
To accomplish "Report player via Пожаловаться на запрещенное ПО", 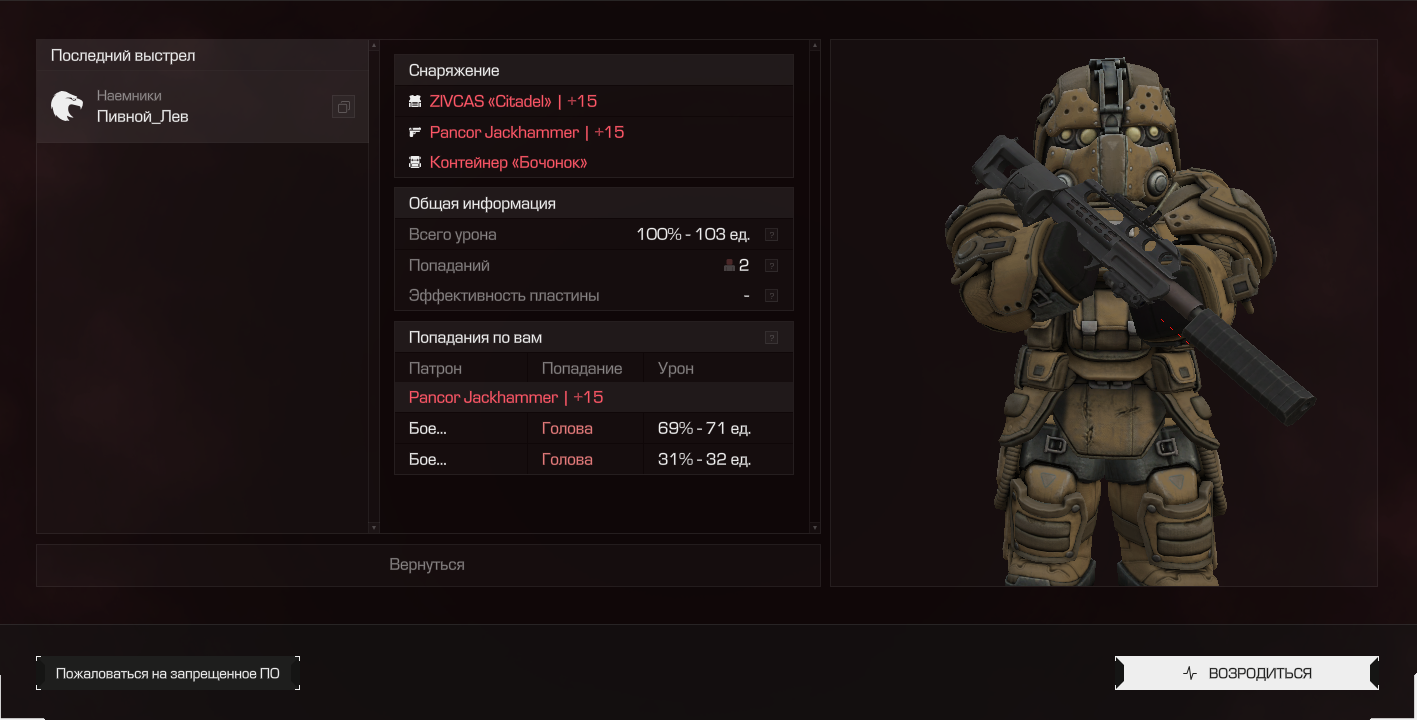I will [x=167, y=673].
